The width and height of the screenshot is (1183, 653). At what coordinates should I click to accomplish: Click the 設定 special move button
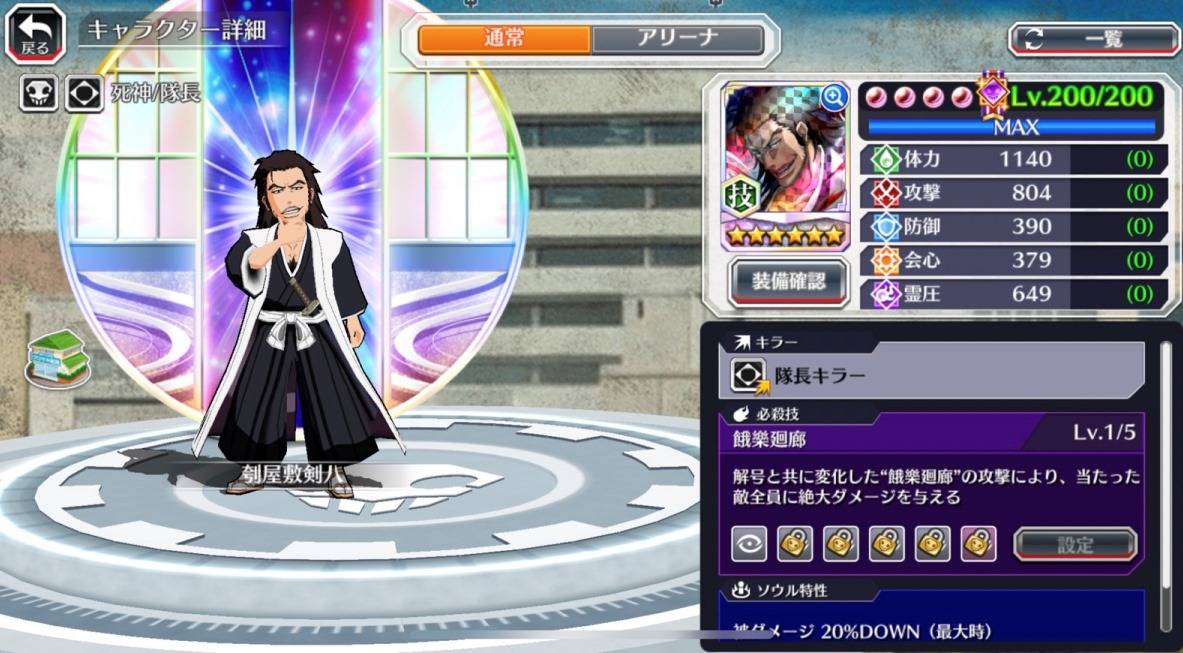point(1075,544)
